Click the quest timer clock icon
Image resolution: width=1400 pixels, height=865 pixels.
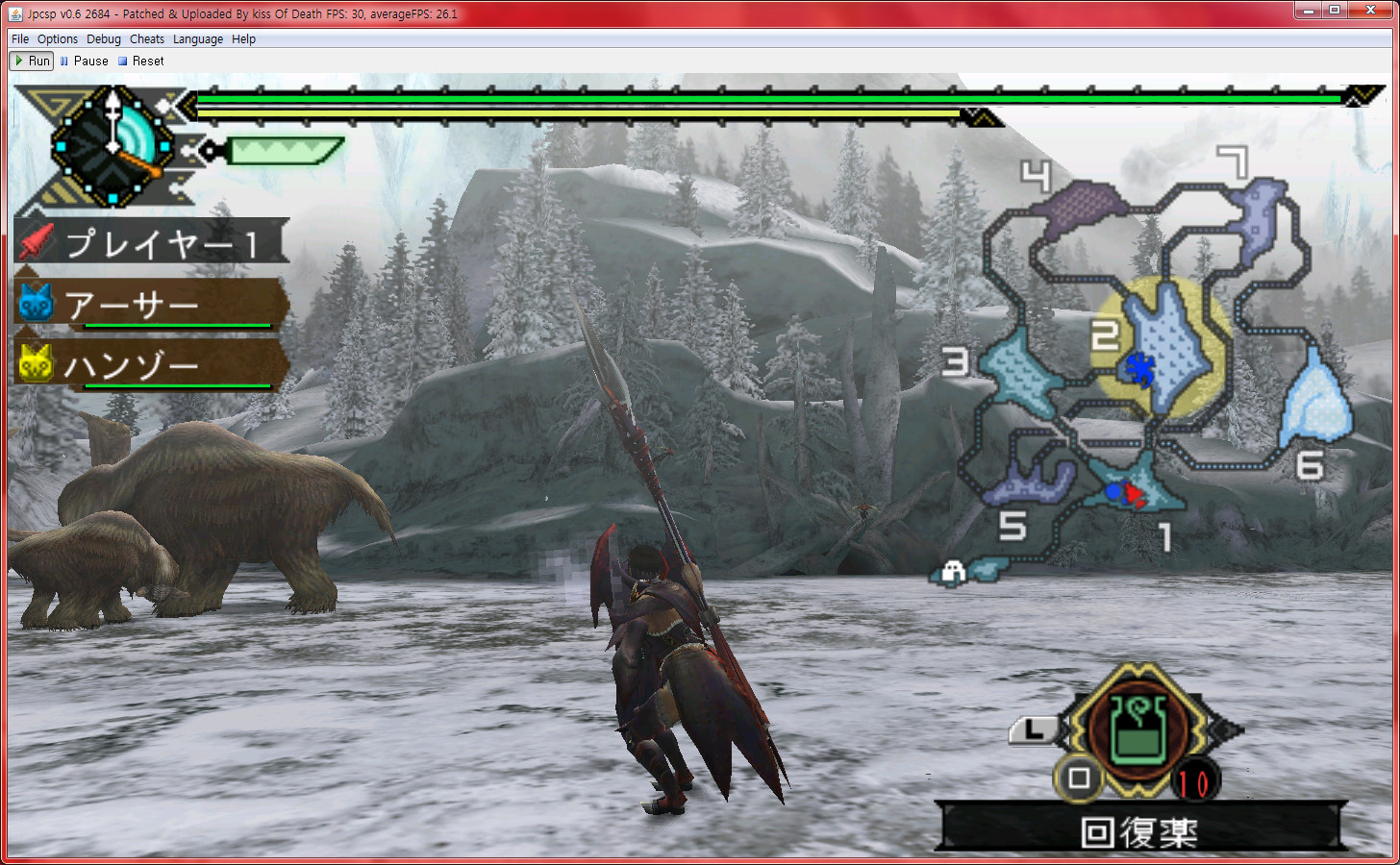(x=113, y=147)
